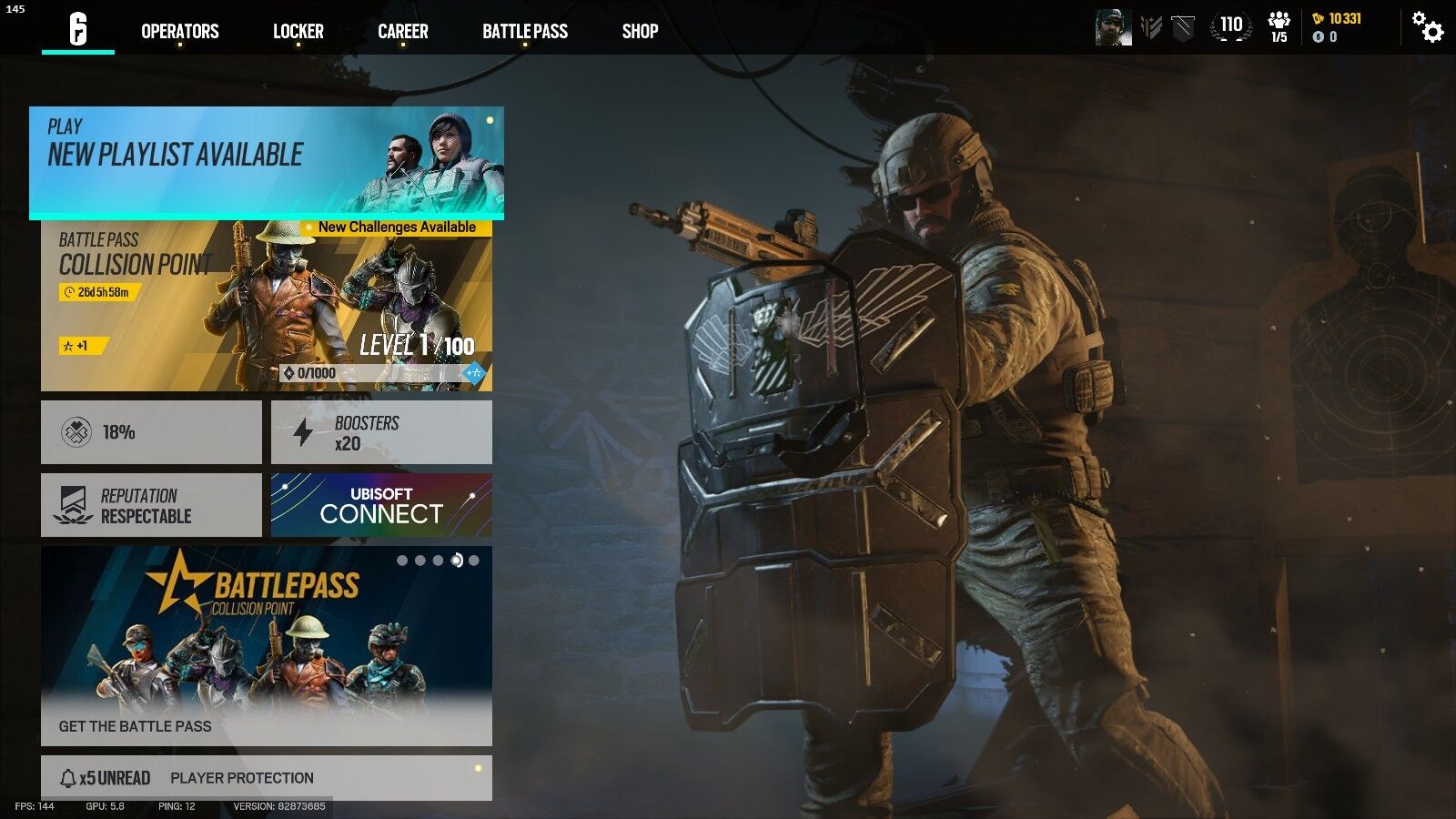Click the rank chevron badge near avatar
This screenshot has height=819, width=1456.
(1150, 25)
